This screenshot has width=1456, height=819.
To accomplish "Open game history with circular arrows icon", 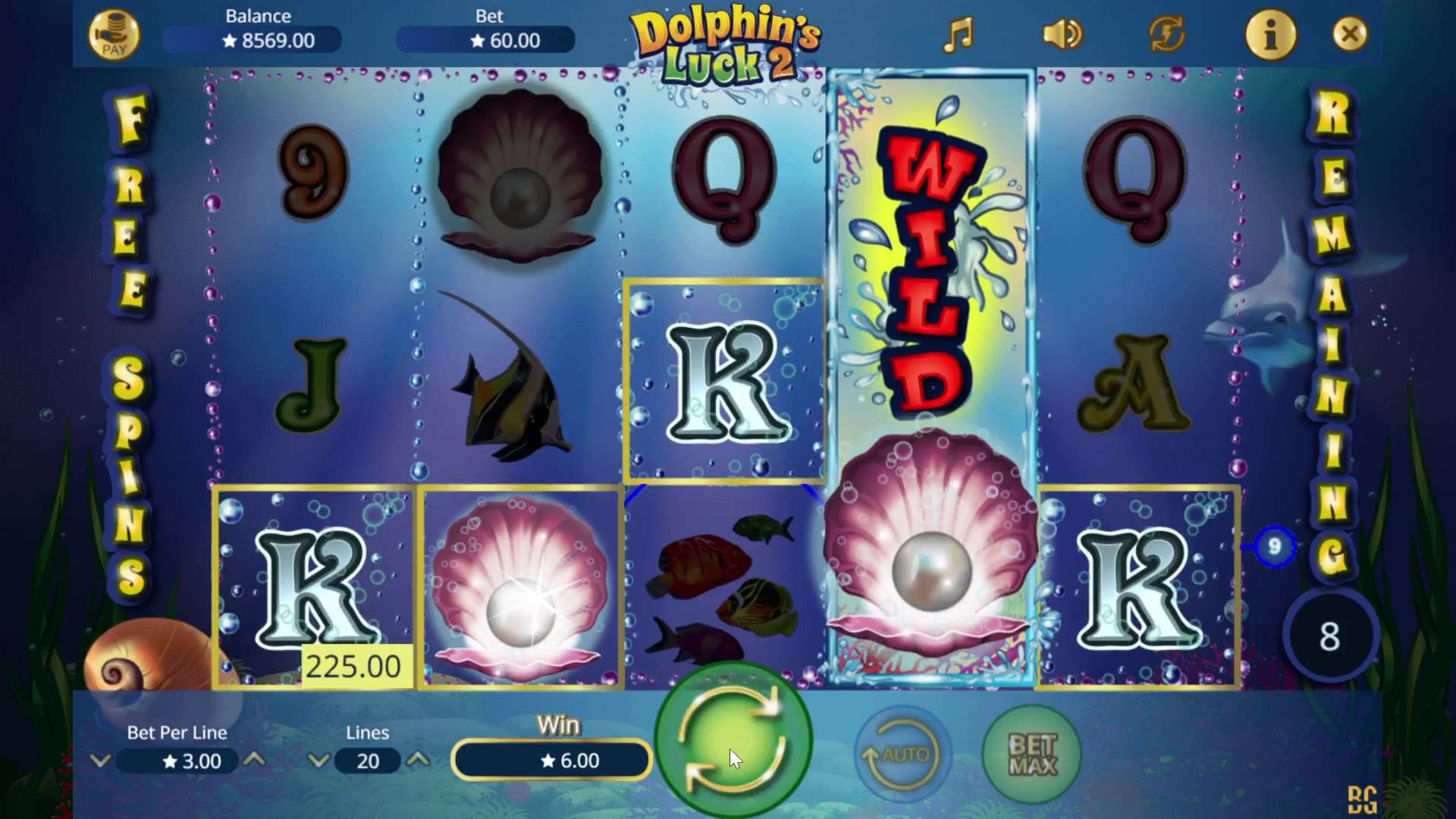I will click(x=1166, y=34).
